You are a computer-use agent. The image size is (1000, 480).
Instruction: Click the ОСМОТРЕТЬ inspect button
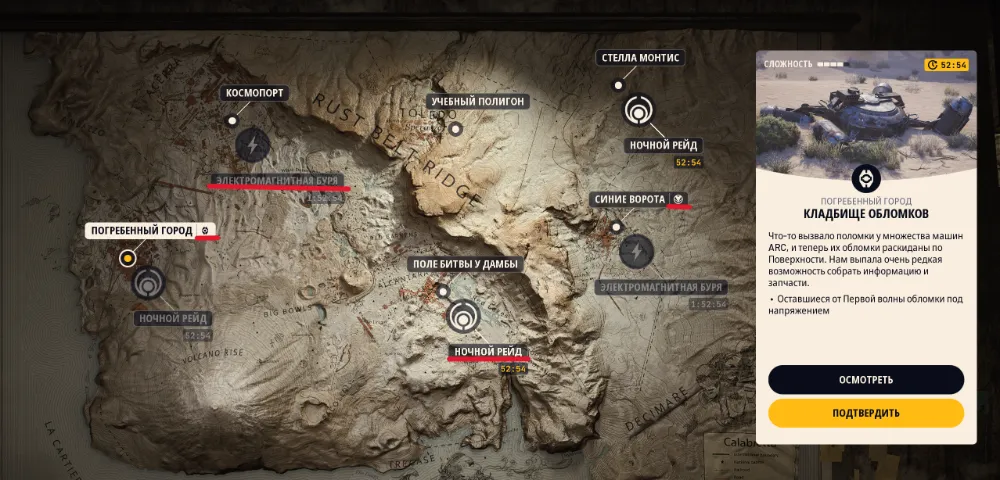tap(866, 380)
